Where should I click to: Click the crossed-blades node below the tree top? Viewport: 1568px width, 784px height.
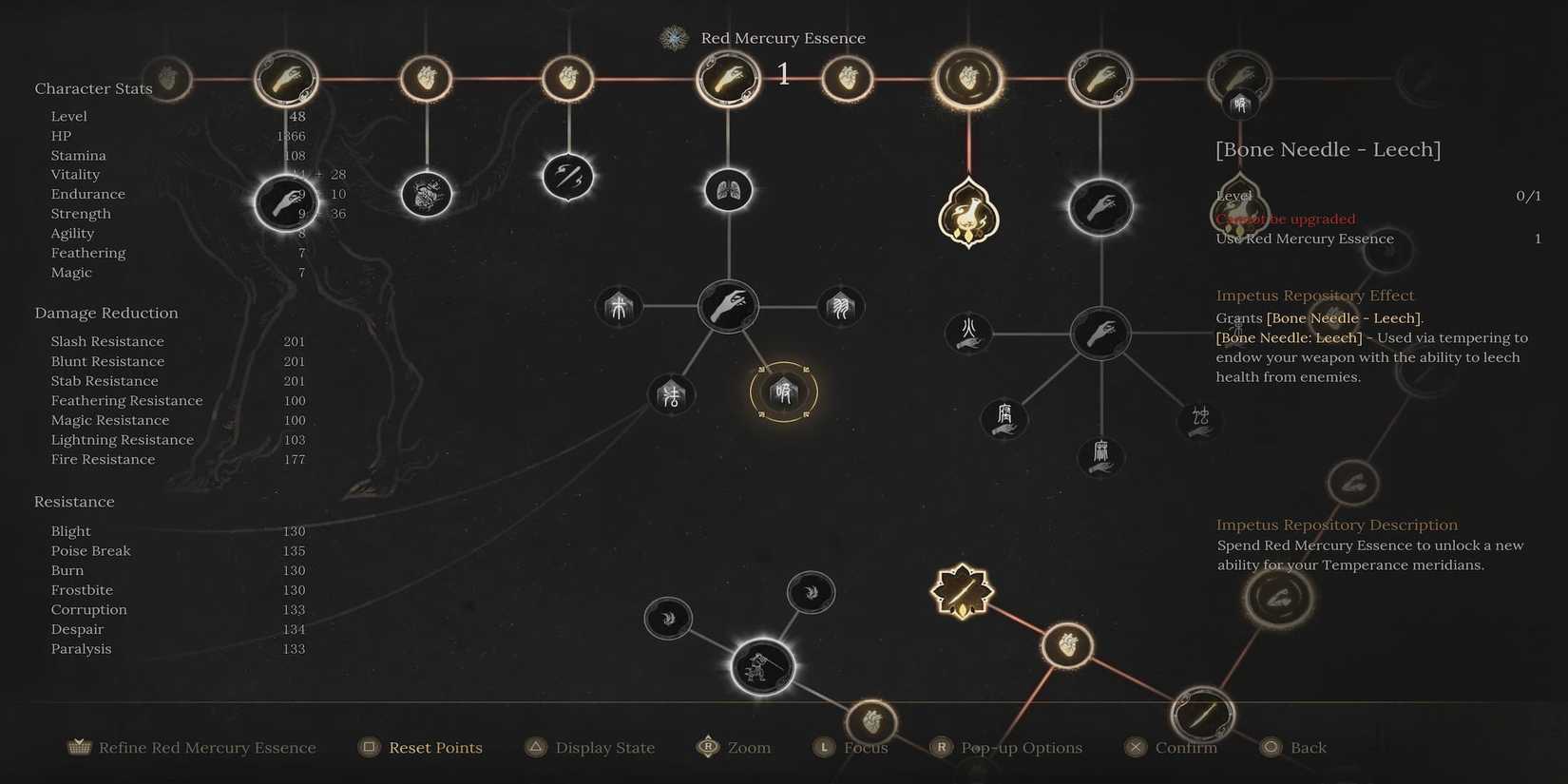567,176
